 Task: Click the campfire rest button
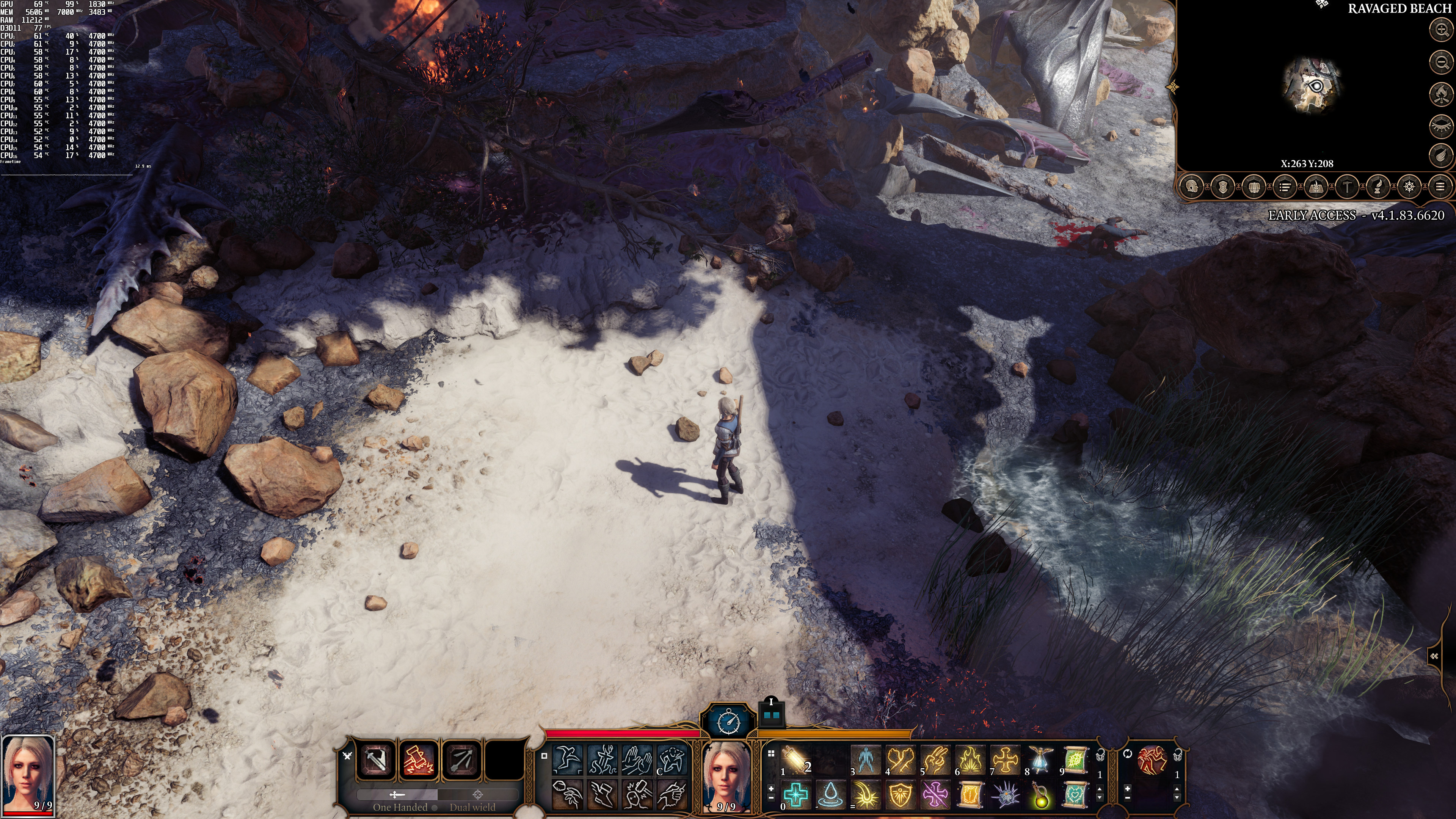1441,94
